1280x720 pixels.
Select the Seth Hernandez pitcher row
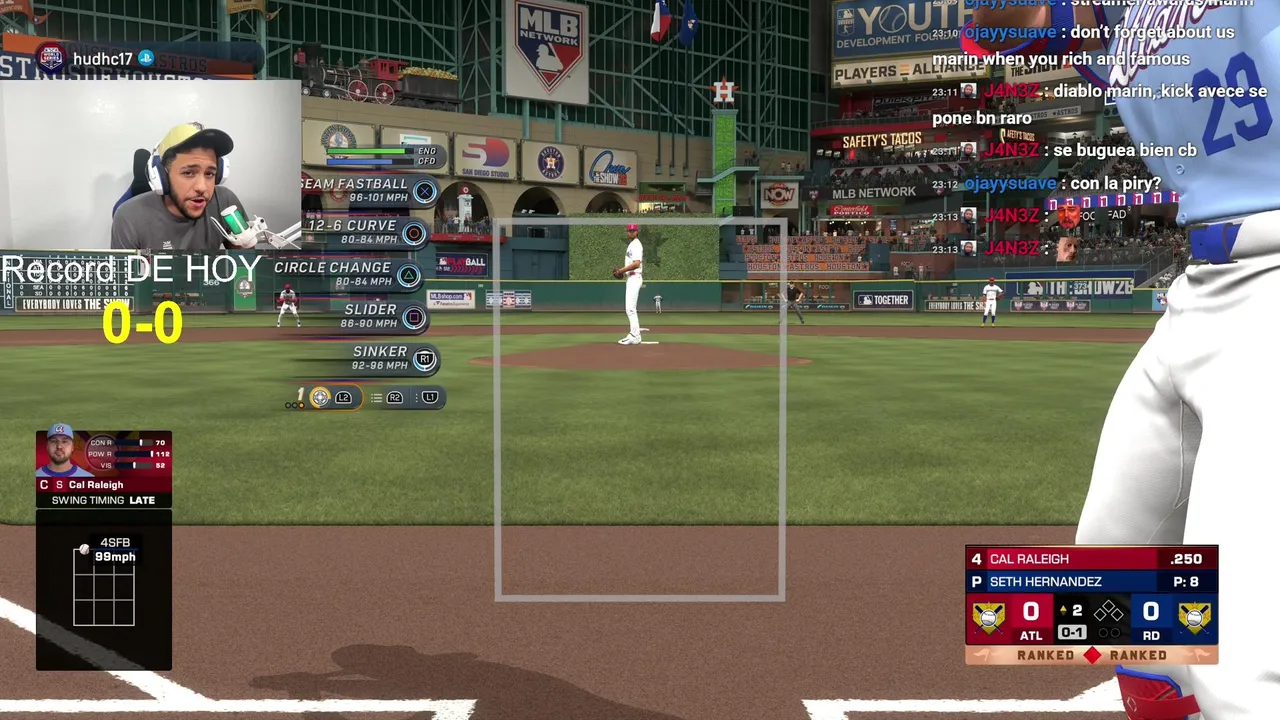(x=1091, y=581)
